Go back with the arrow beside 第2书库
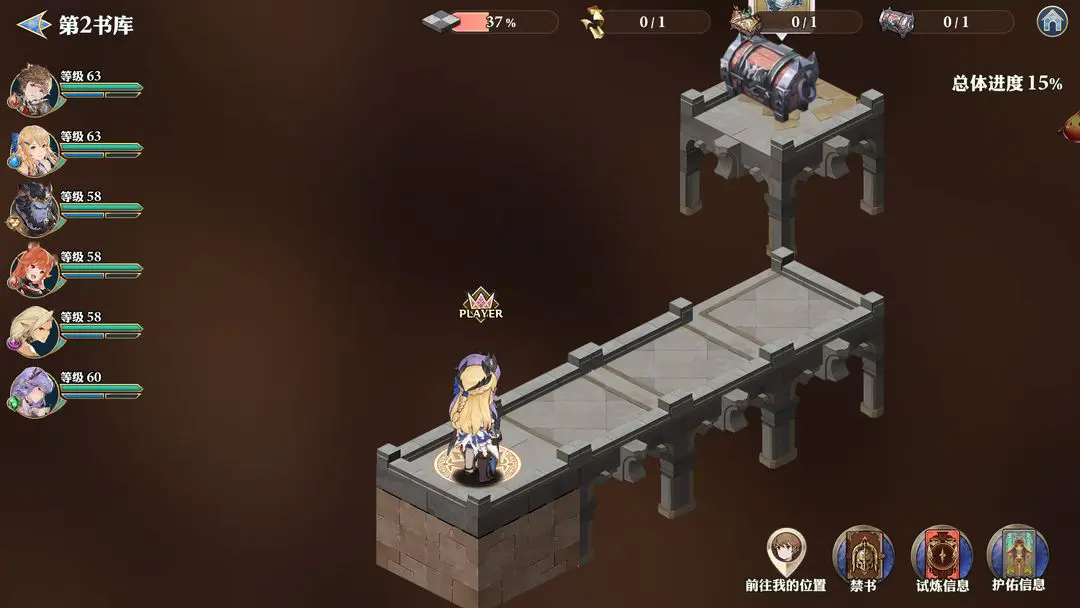The image size is (1080, 608). click(x=33, y=24)
